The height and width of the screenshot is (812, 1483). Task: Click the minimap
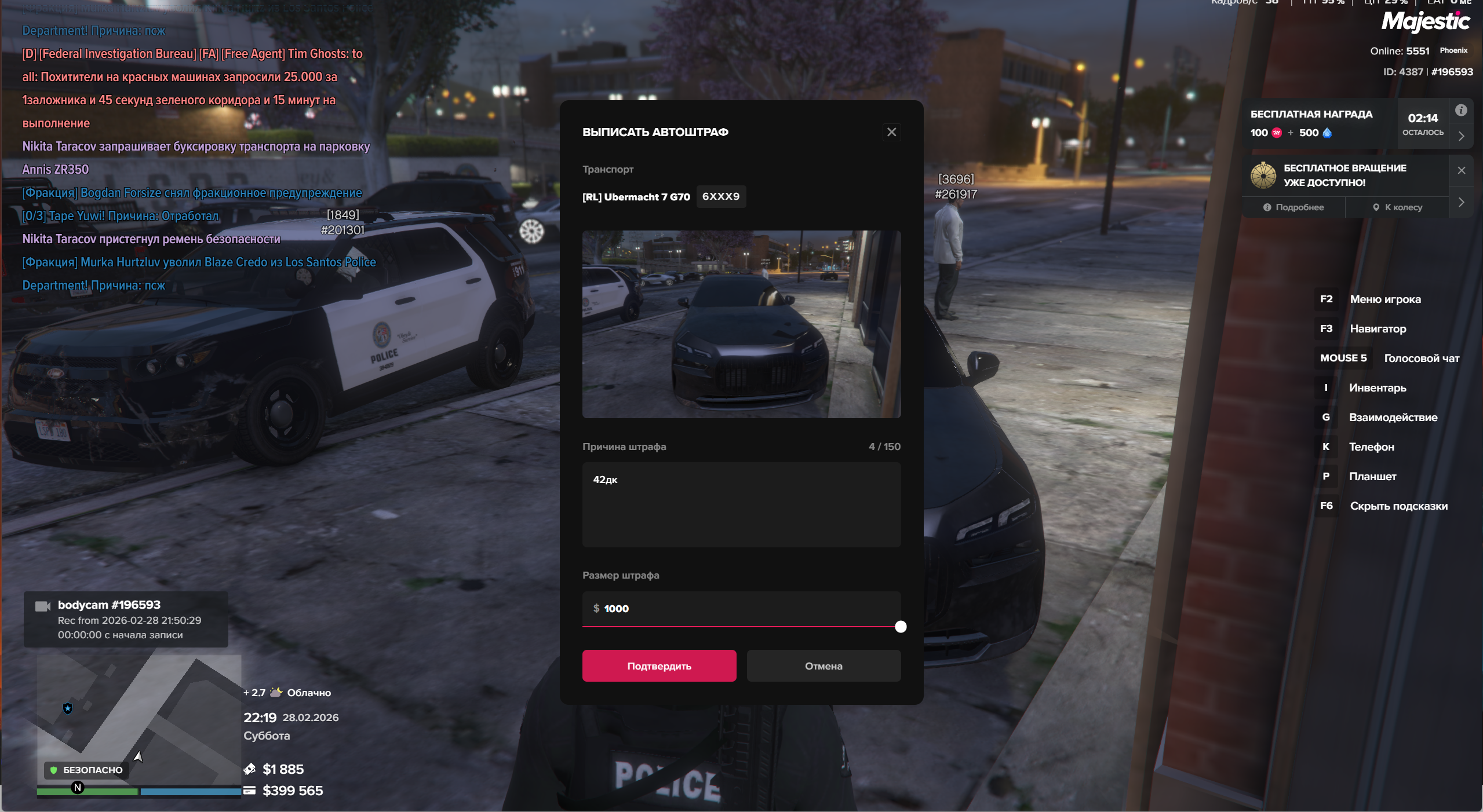139,718
